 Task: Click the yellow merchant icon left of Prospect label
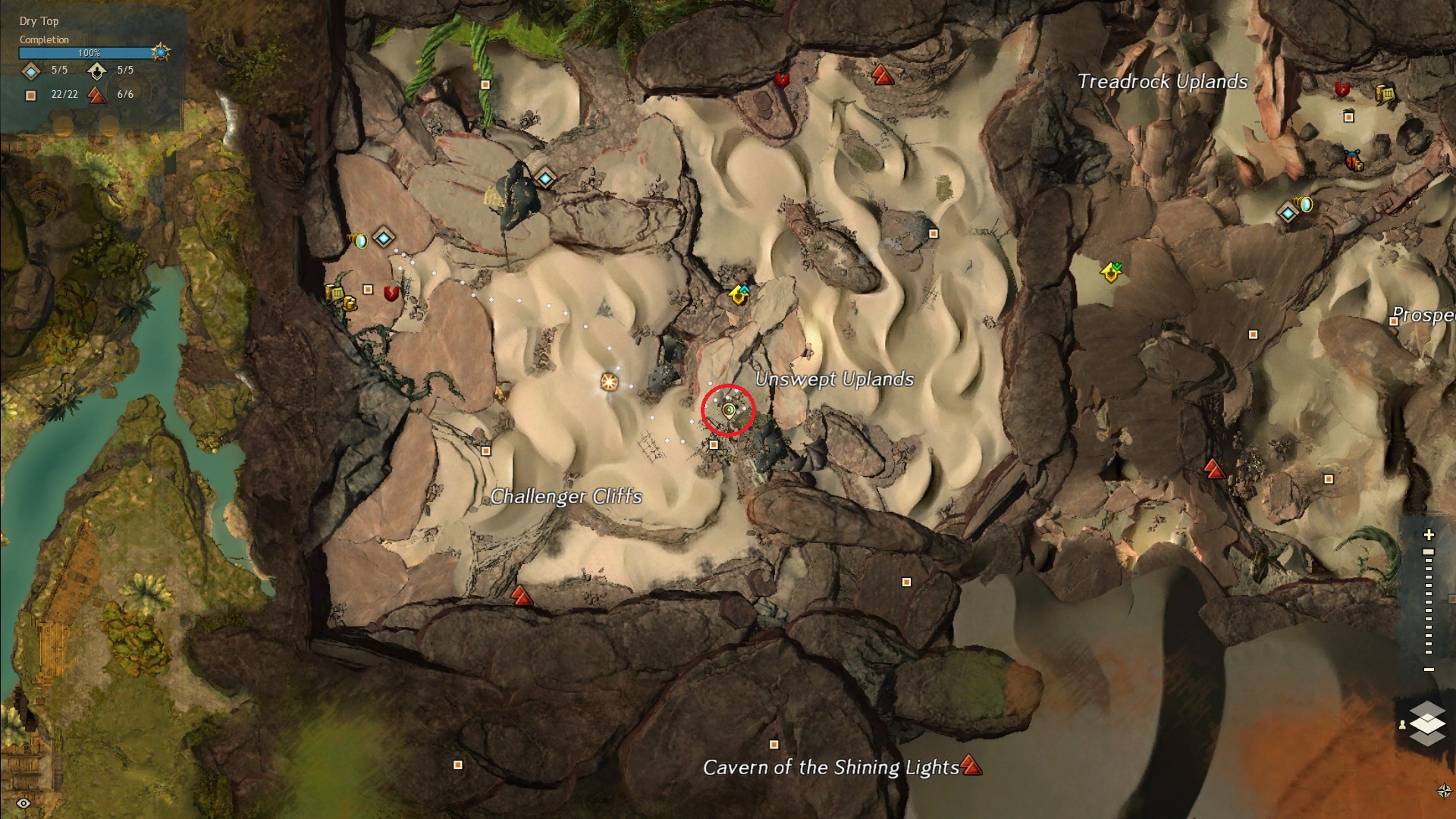[x=1111, y=271]
